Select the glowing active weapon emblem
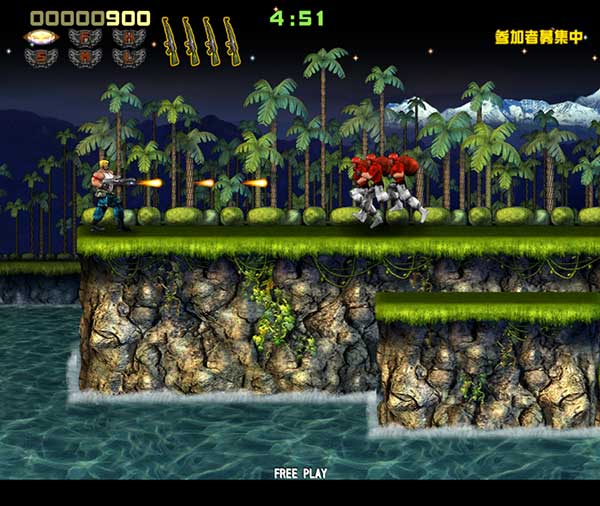This screenshot has height=506, width=600. pos(41,37)
